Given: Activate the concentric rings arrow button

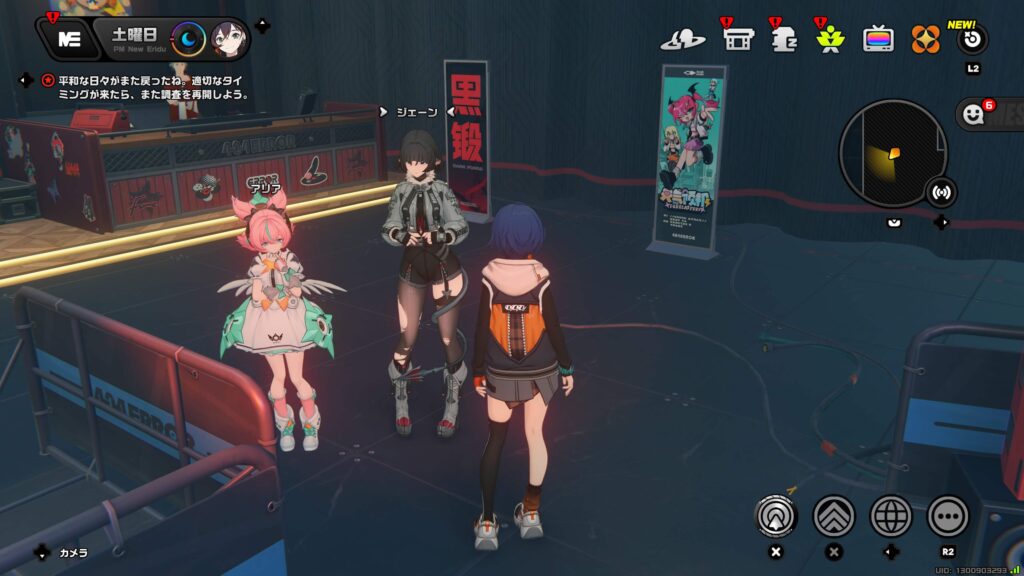Looking at the screenshot, I should pos(775,516).
